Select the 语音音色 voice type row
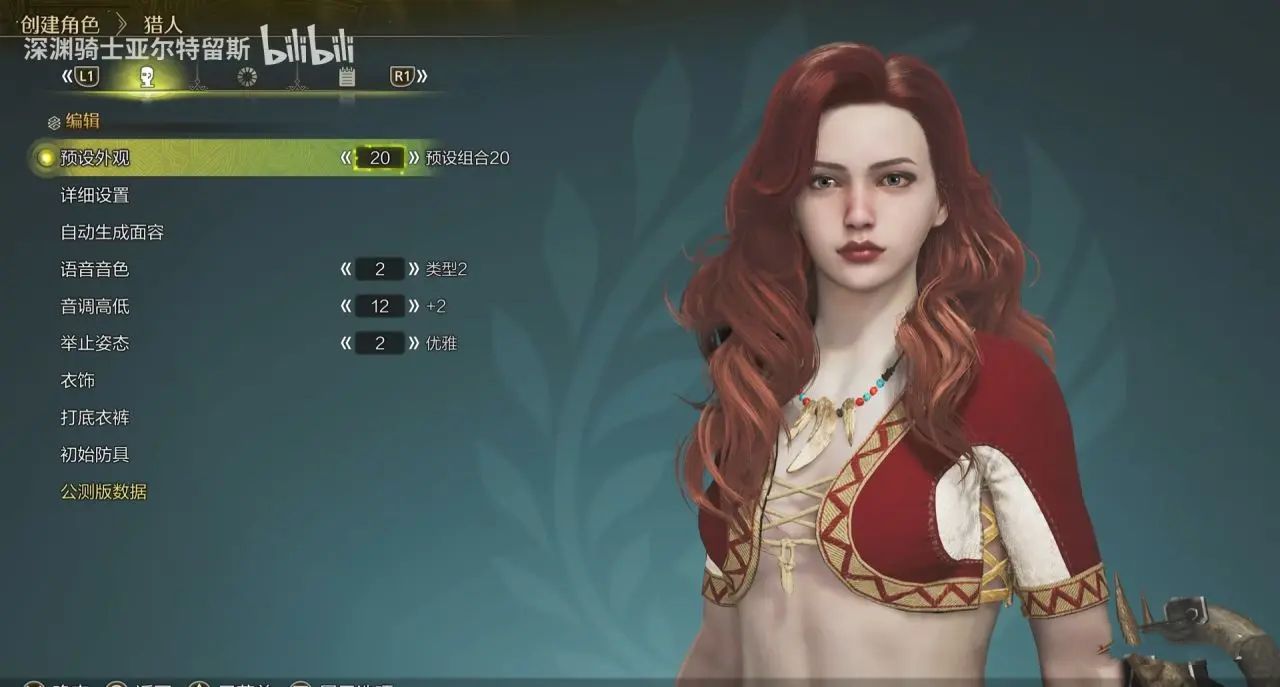Image resolution: width=1280 pixels, height=687 pixels. 95,269
